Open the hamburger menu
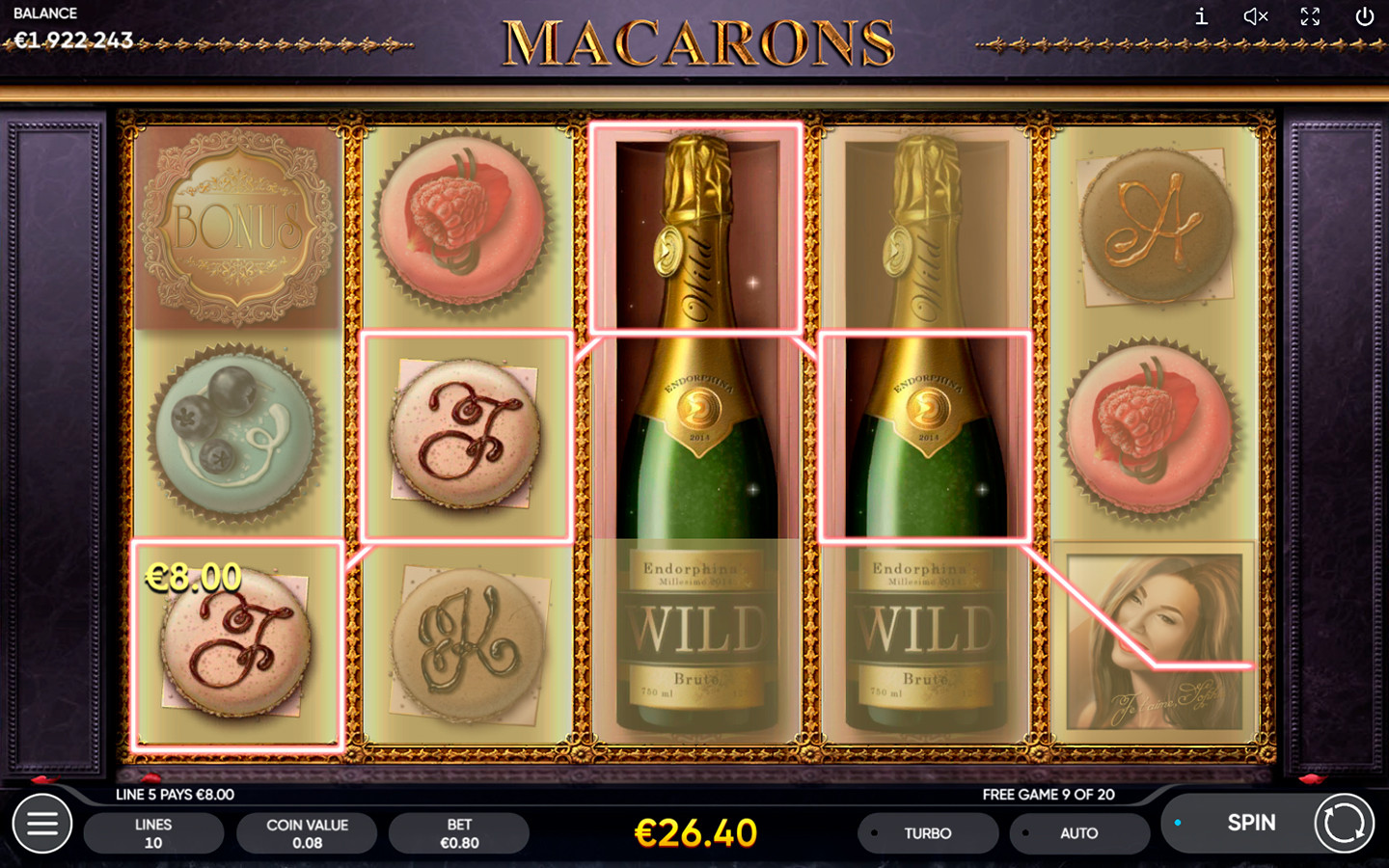This screenshot has width=1389, height=868. point(42,824)
